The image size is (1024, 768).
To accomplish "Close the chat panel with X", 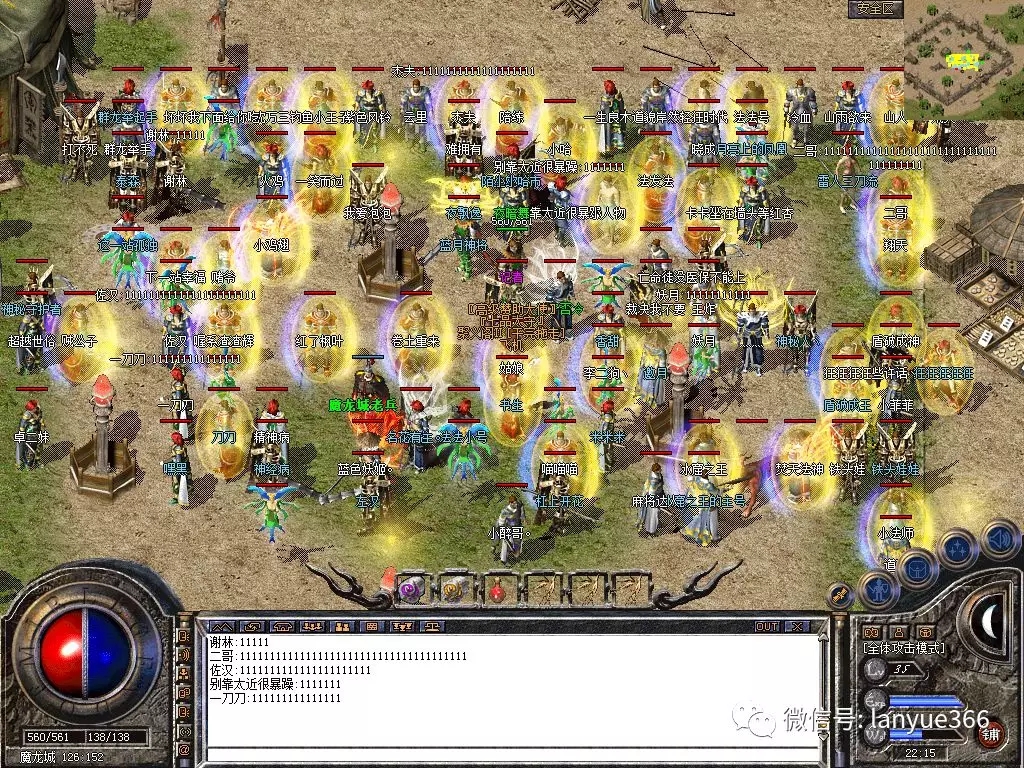I will coord(796,626).
